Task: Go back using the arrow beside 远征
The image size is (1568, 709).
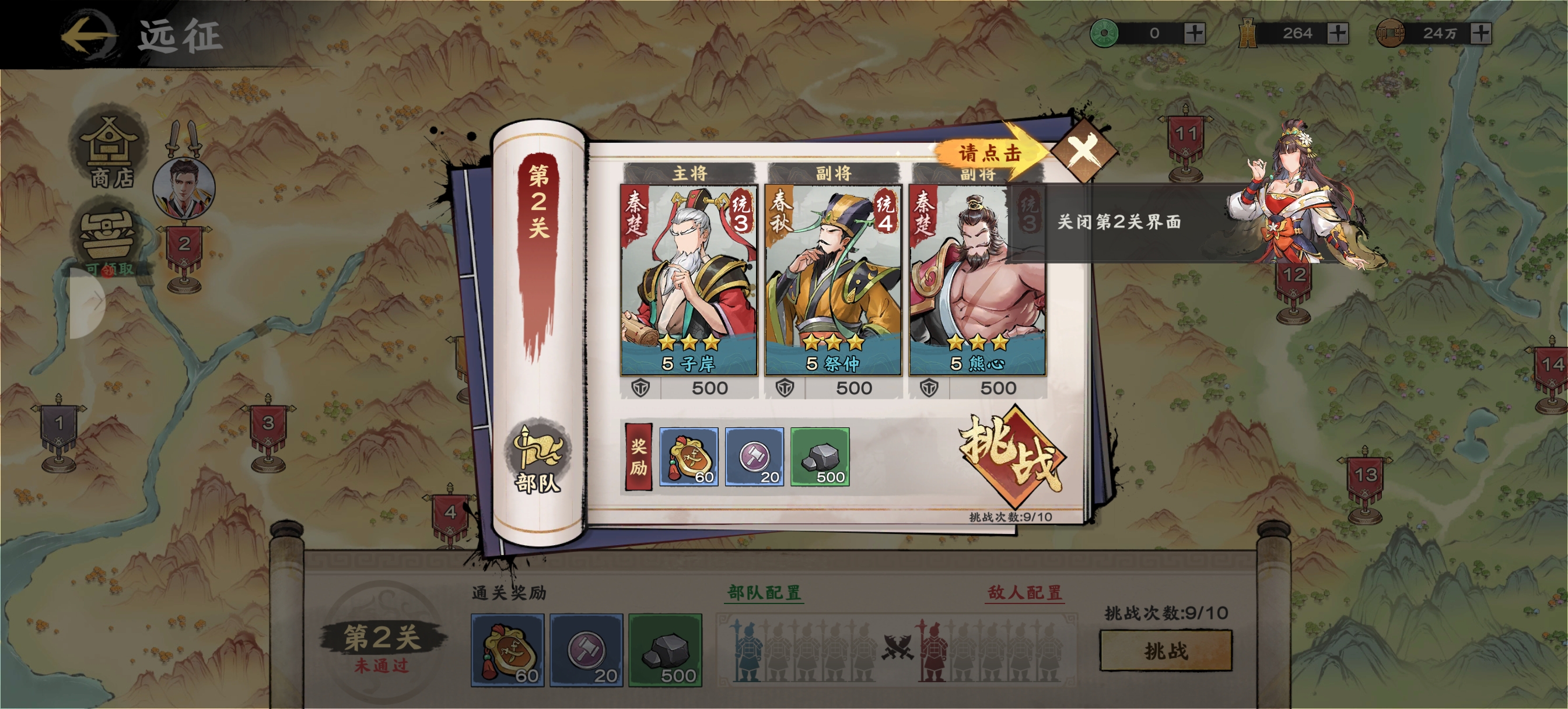Action: point(88,34)
